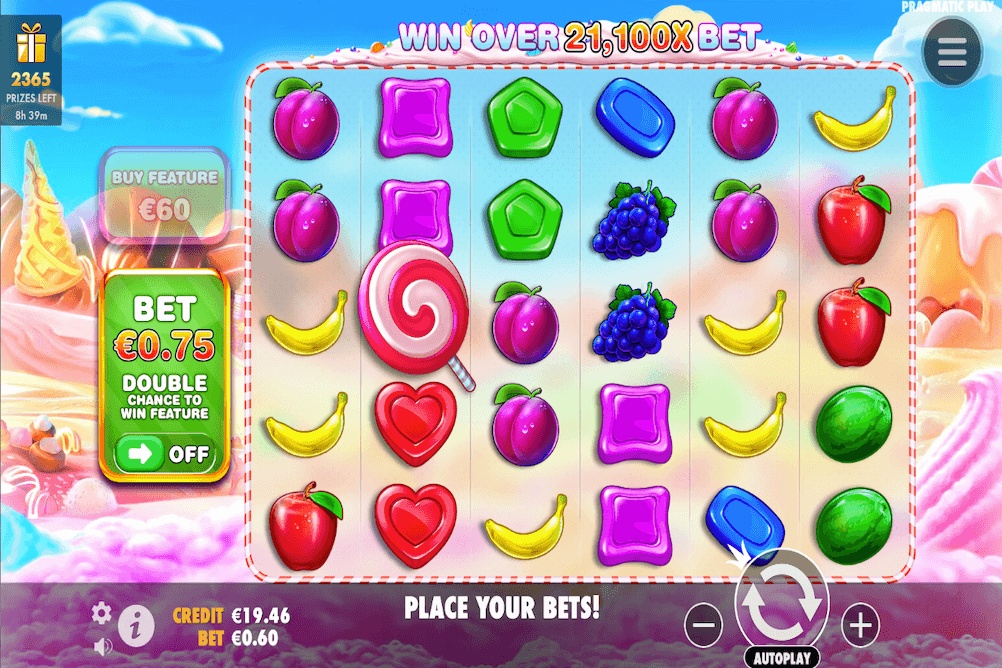Viewport: 1002px width, 668px height.
Task: Spin the reels
Action: (781, 602)
